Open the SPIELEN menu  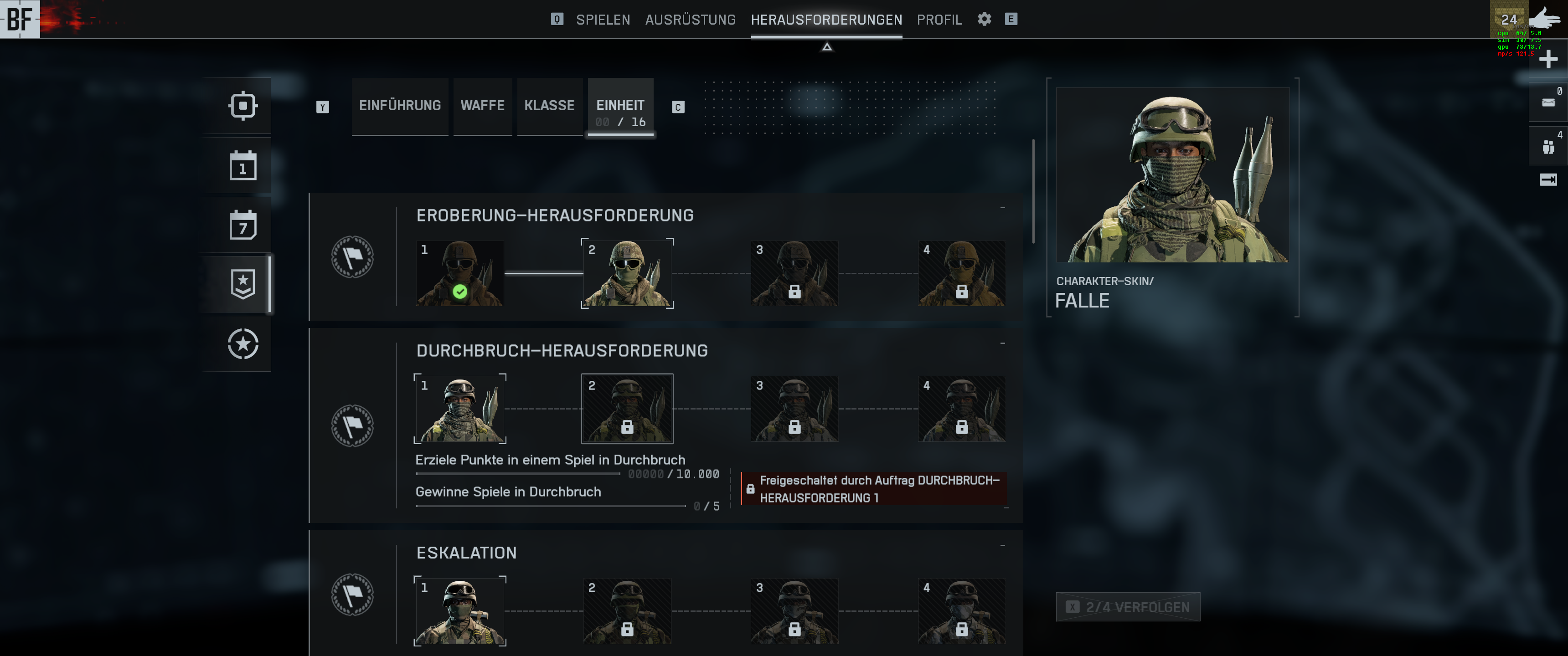pyautogui.click(x=603, y=20)
